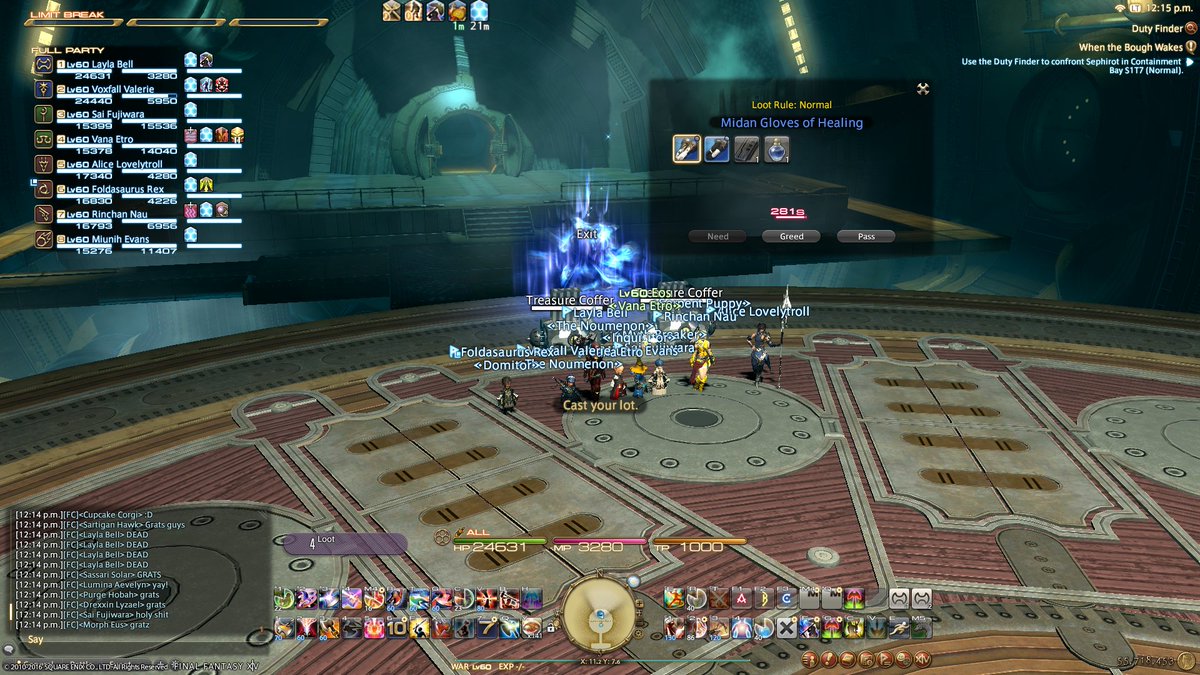Activate the red letter A hotbar action
1200x675 pixels.
(x=741, y=598)
